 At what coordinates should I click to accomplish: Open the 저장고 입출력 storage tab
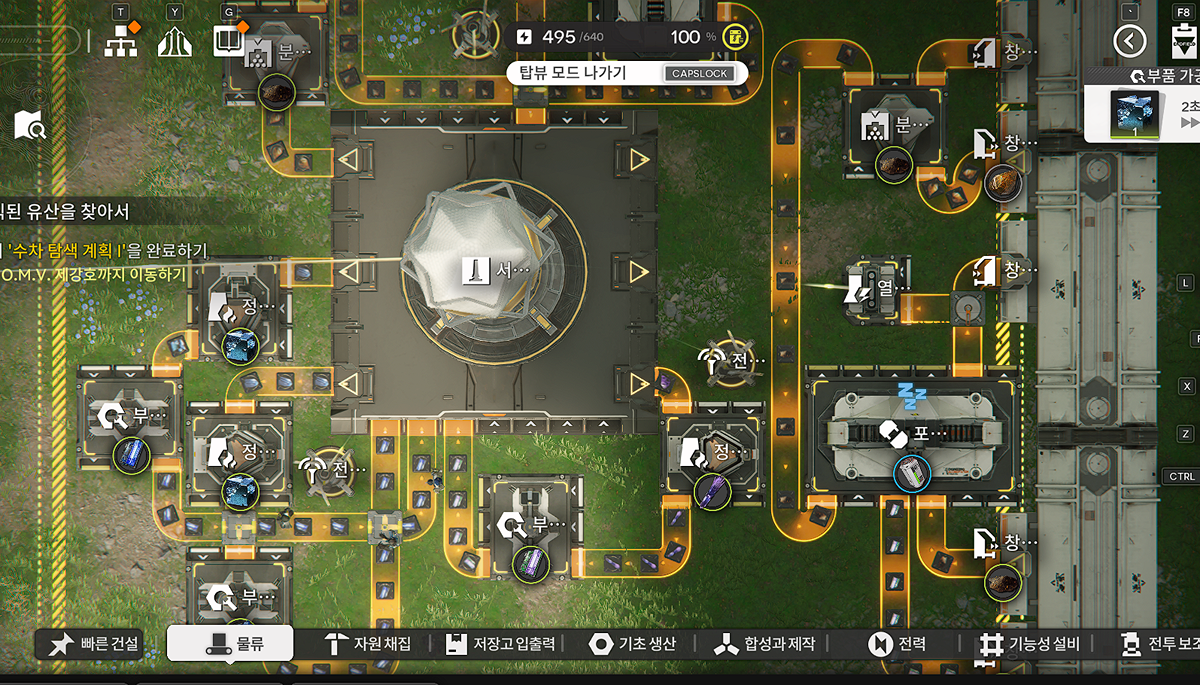click(499, 643)
